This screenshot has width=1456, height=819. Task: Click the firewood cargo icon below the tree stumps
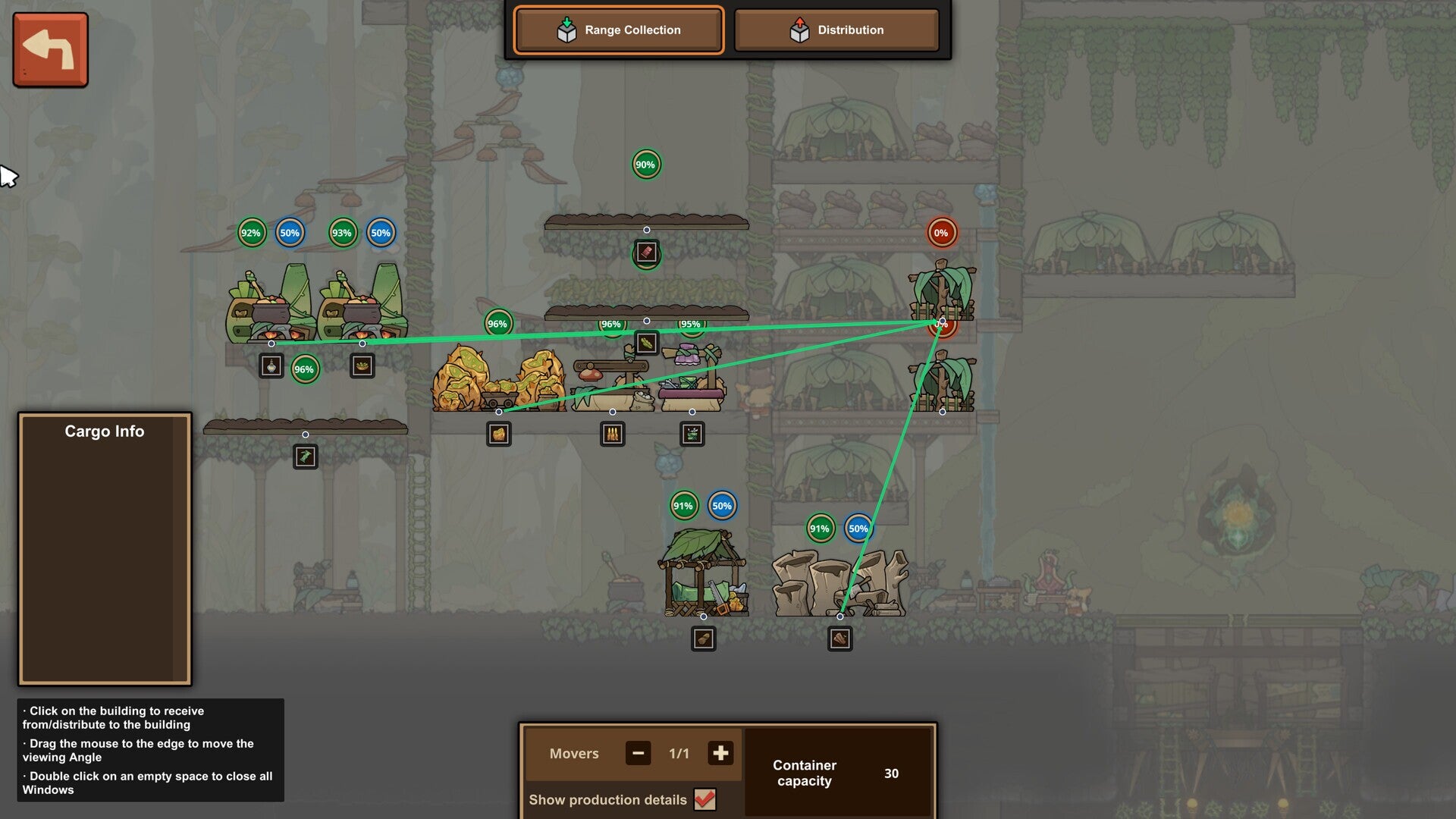click(x=839, y=638)
